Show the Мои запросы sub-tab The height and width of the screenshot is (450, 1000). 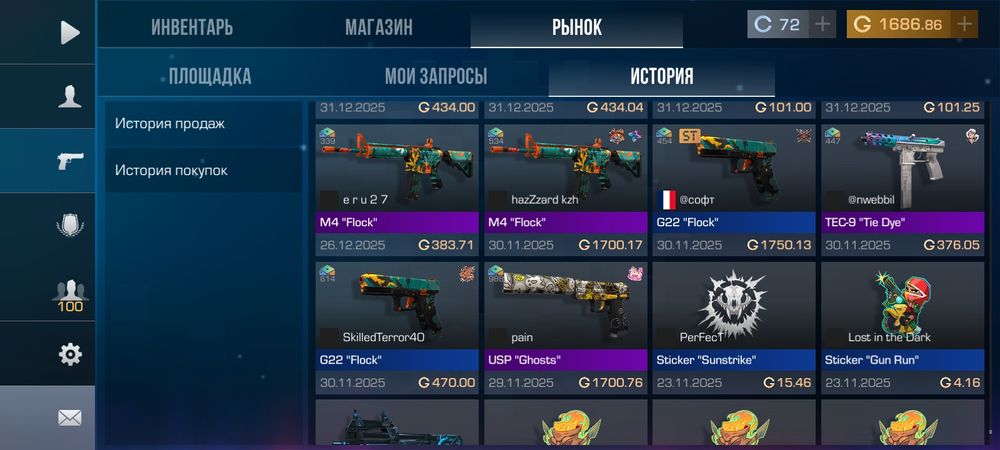pos(436,77)
